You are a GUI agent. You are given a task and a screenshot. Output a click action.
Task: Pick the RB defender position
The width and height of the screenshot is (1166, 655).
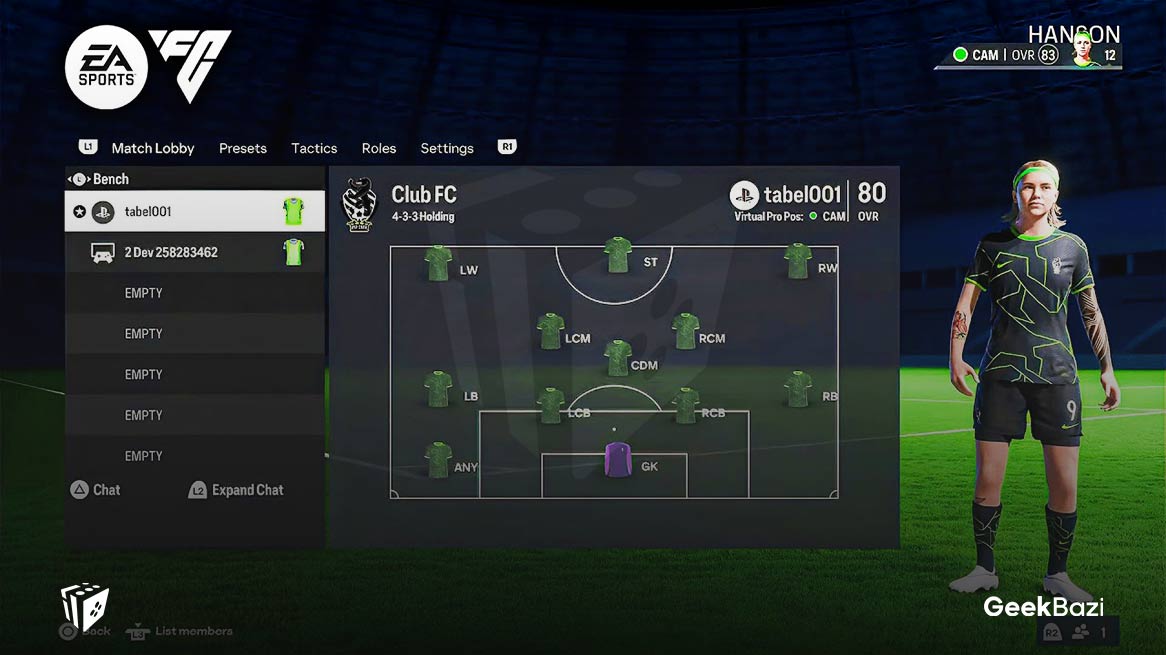point(797,389)
